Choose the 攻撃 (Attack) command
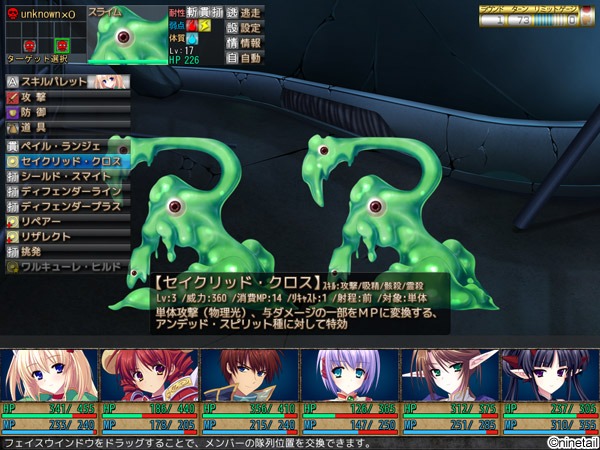The height and width of the screenshot is (450, 600). pos(60,98)
